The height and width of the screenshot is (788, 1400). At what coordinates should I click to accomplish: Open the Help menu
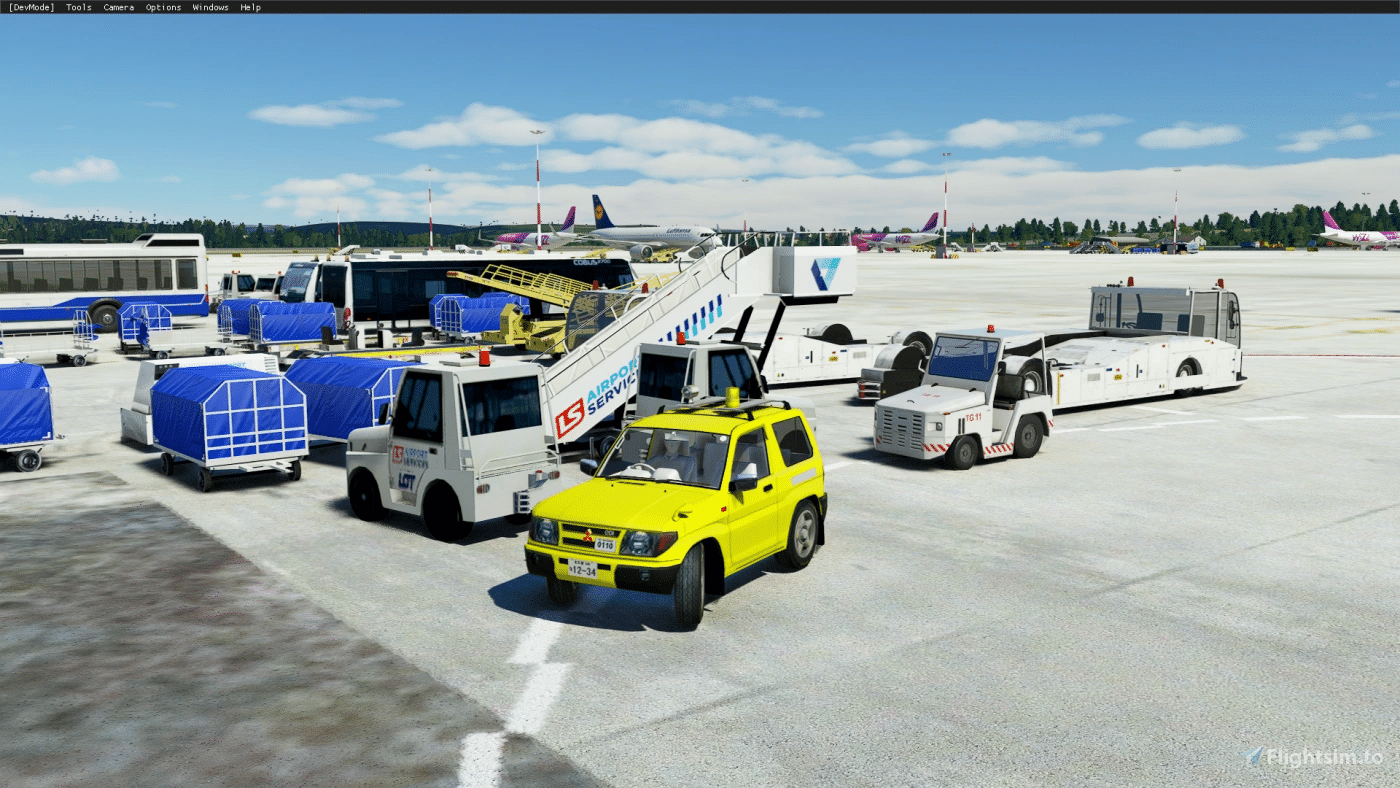tap(250, 7)
